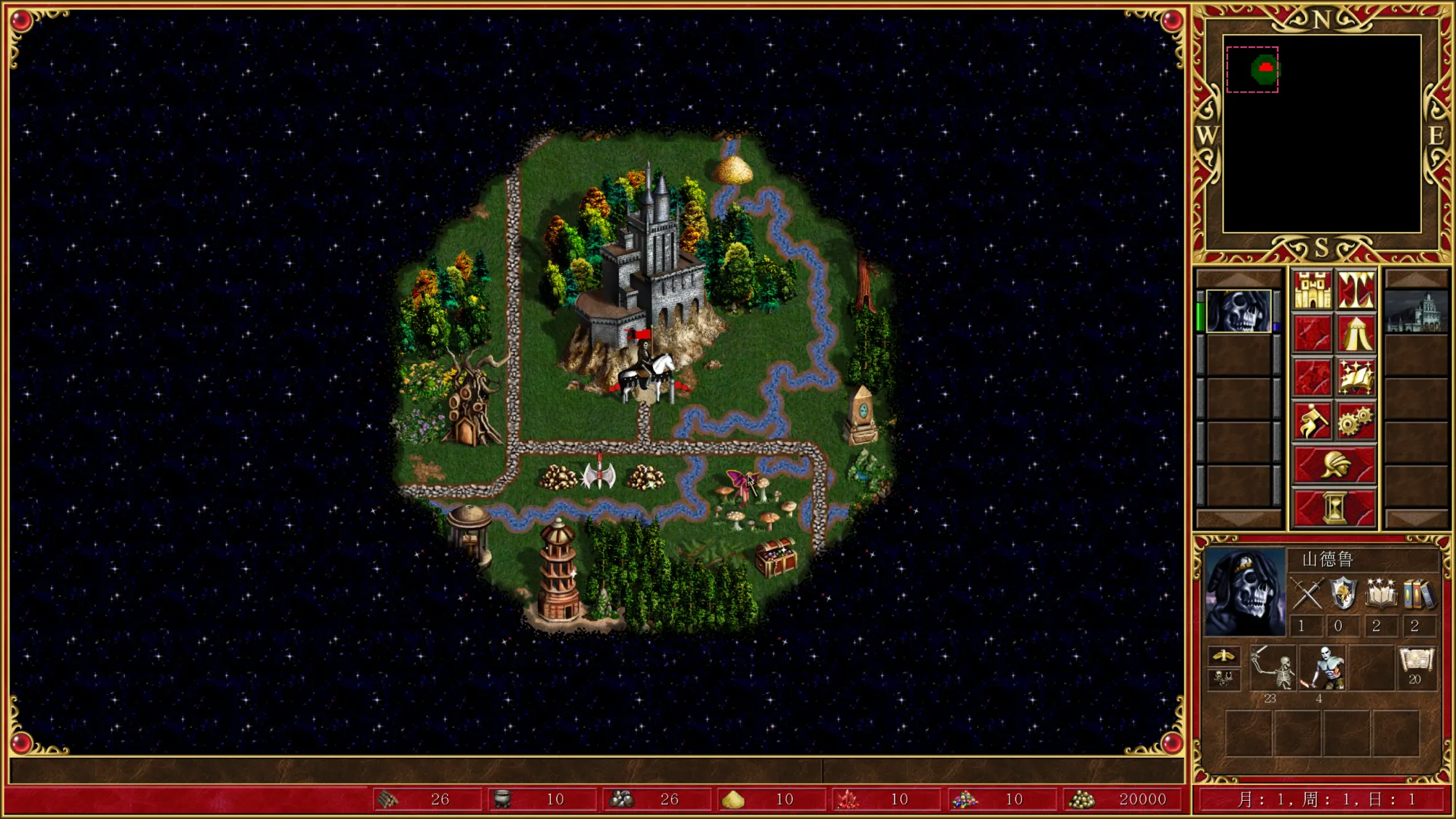The width and height of the screenshot is (1456, 819).
Task: Open the kingdom overview castle button
Action: [x=1312, y=290]
